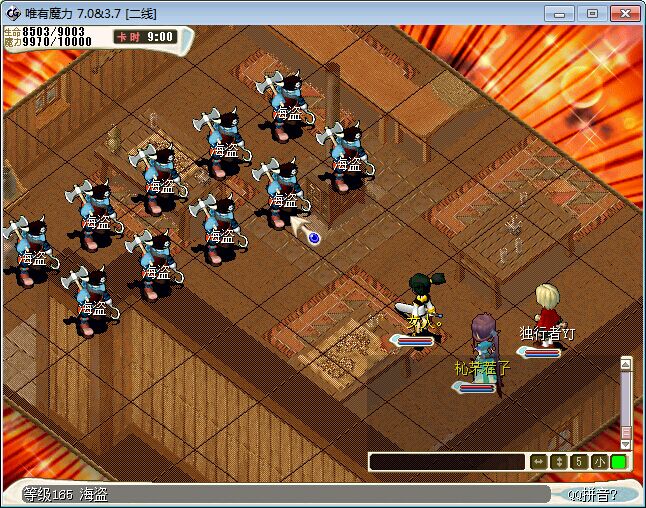
Task: Pick the green chat color swatch
Action: pos(619,462)
